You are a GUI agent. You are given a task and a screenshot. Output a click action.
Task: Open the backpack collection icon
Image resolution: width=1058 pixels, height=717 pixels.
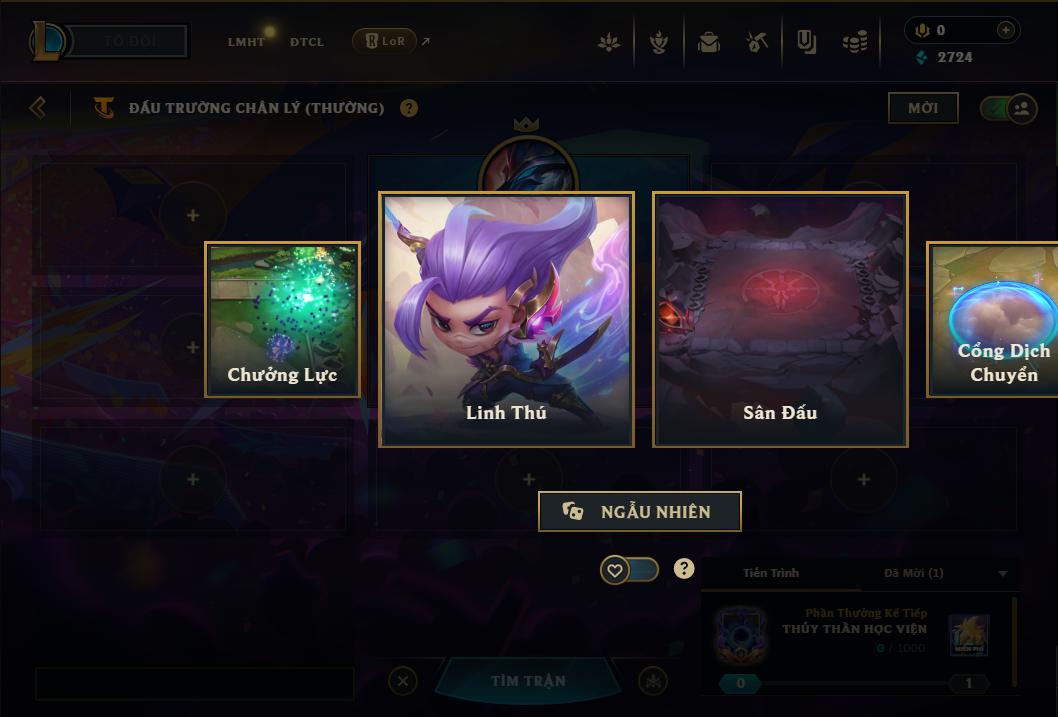pyautogui.click(x=709, y=43)
